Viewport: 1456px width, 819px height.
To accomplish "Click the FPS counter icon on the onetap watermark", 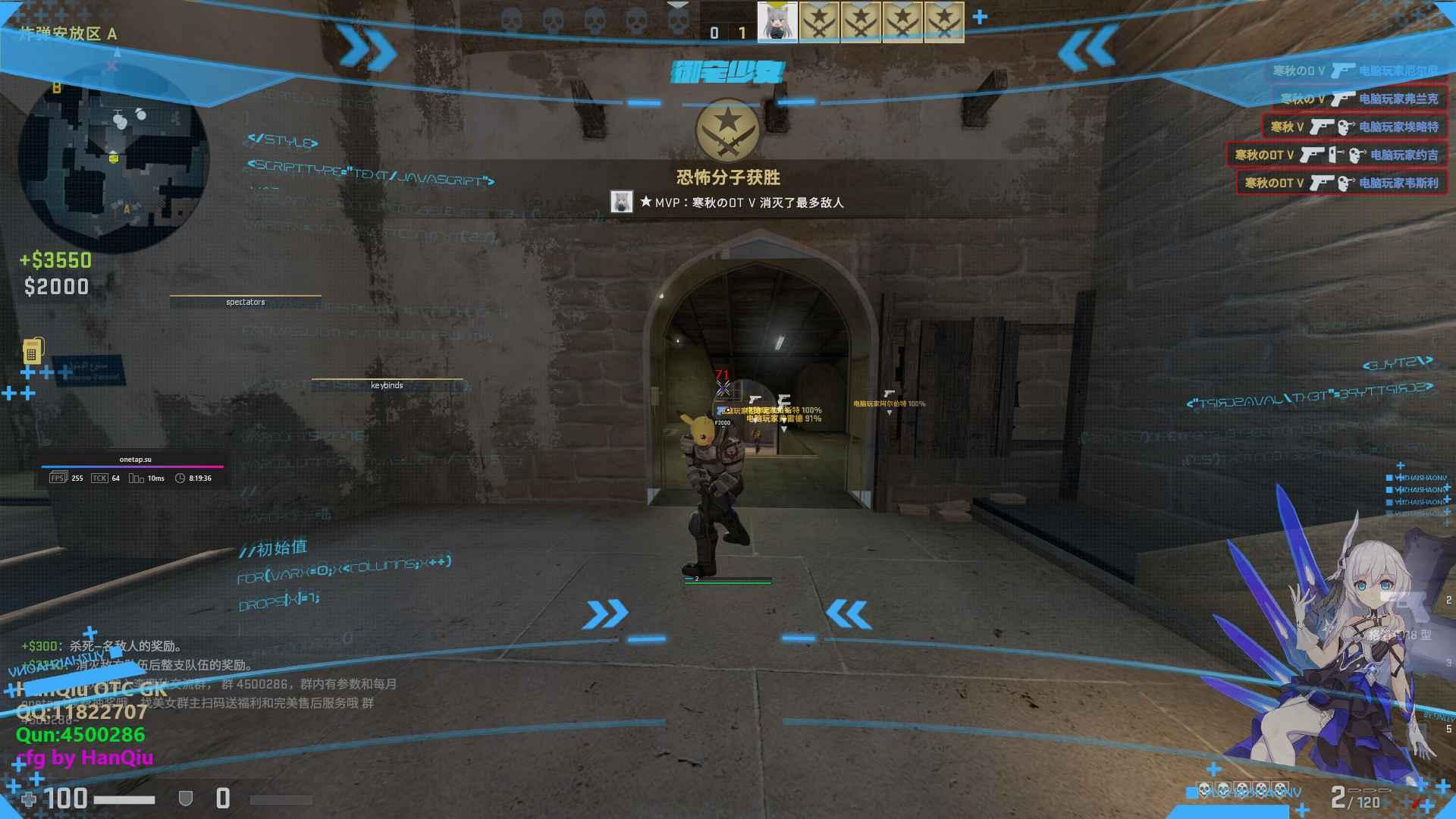I will click(x=58, y=479).
